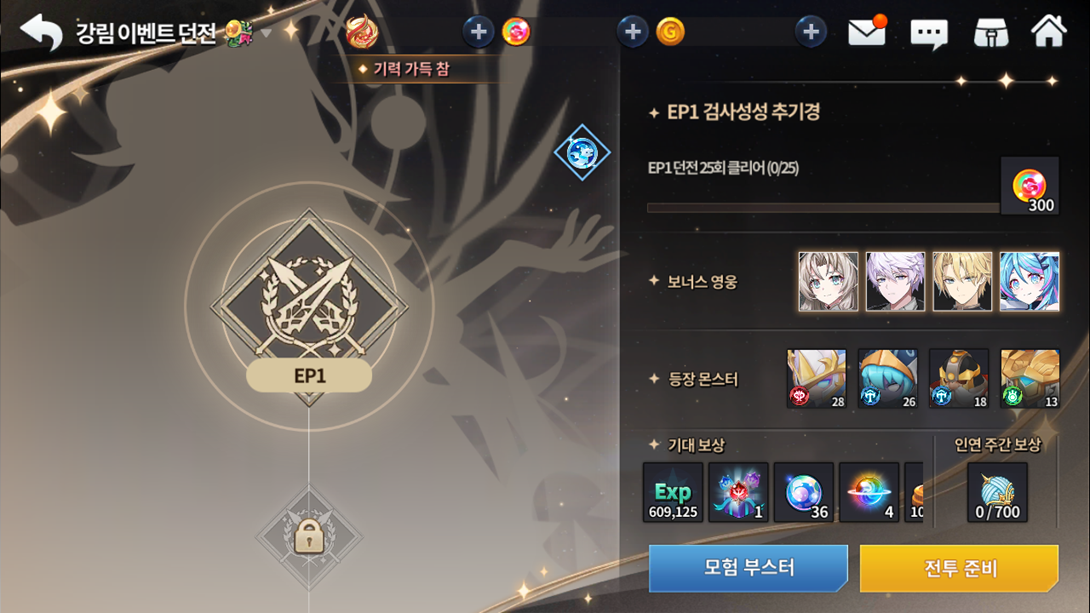1090x613 pixels.
Task: Open the 모험 부스터 menu
Action: point(748,568)
